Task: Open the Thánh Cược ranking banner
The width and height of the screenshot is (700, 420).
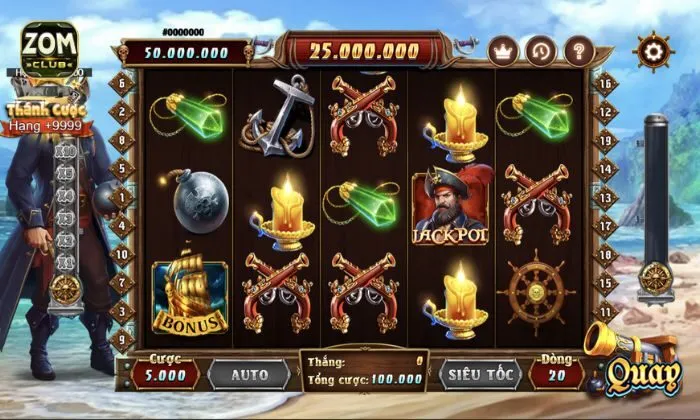Action: coord(47,117)
